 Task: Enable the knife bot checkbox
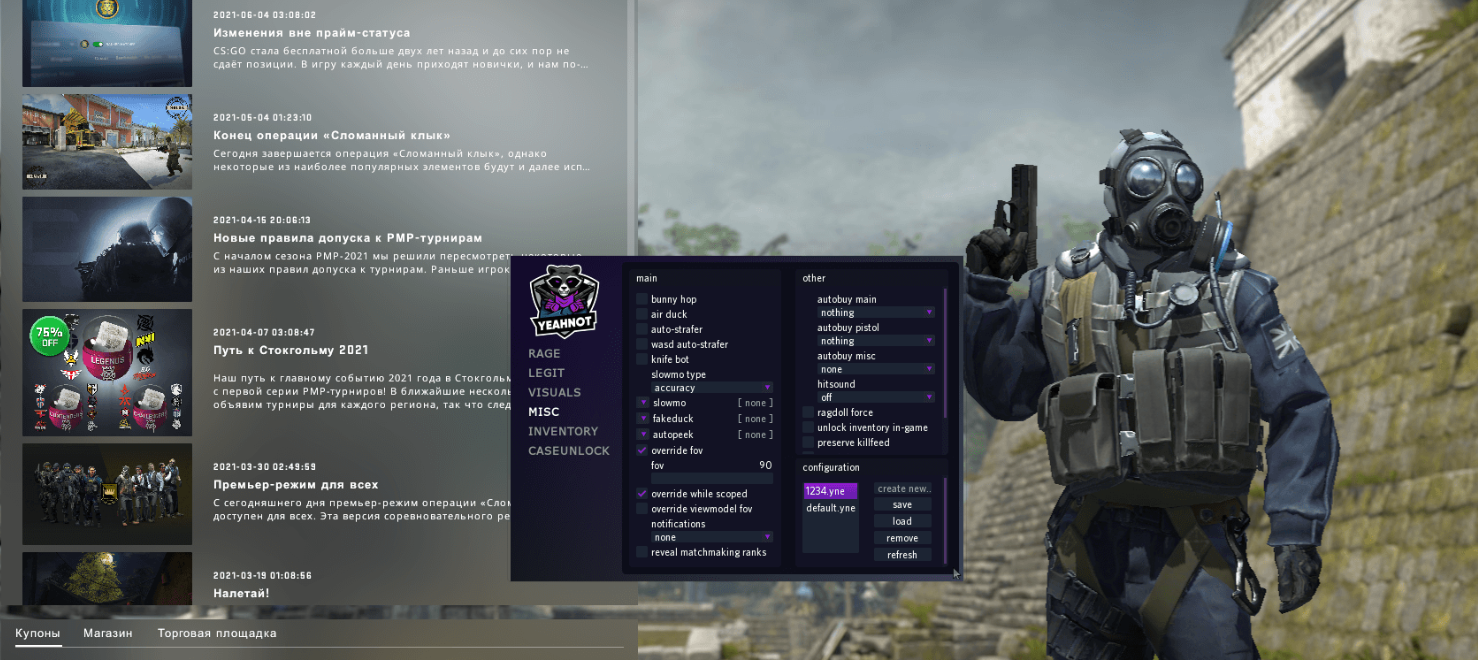(642, 359)
